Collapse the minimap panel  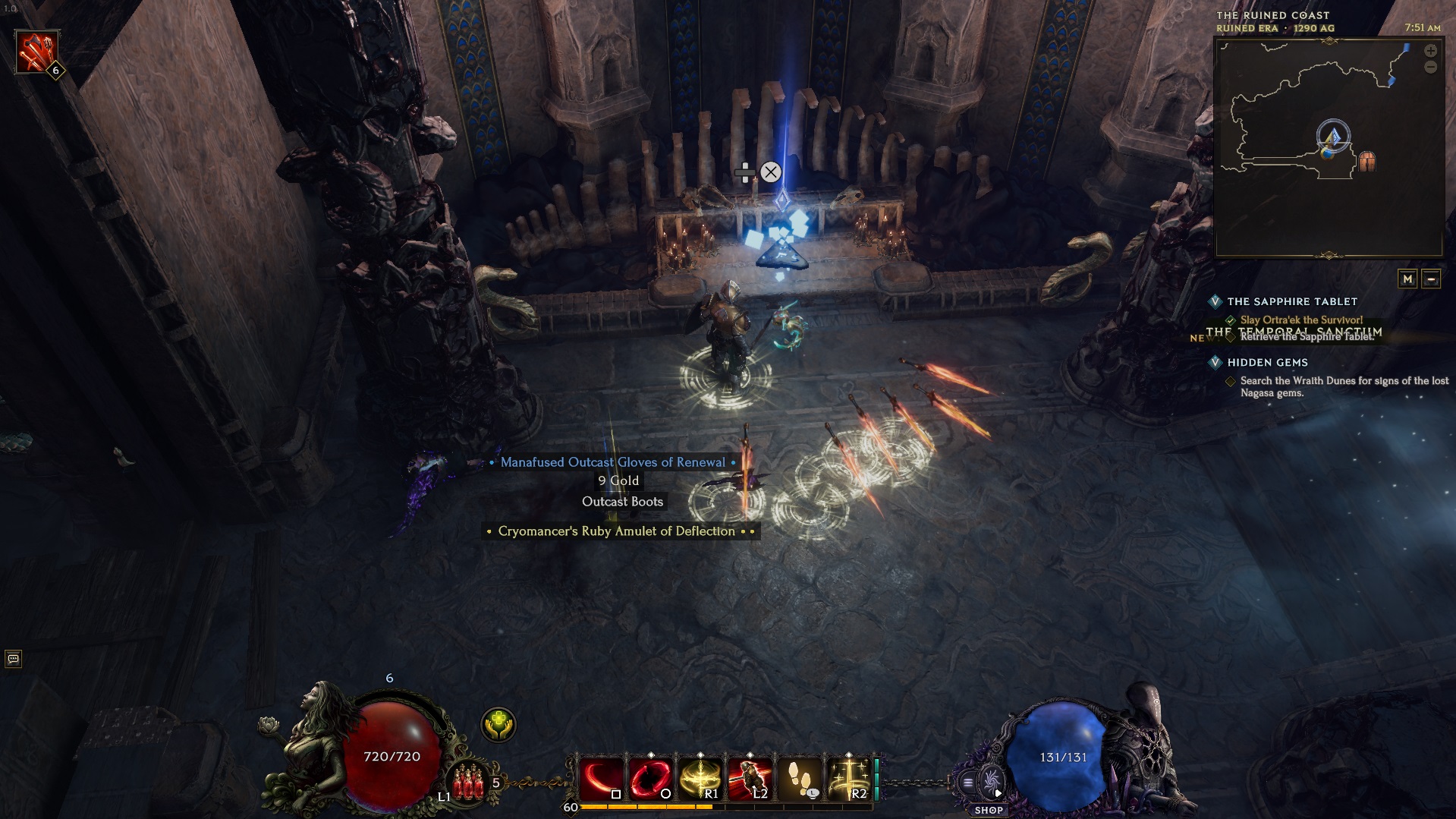point(1431,279)
